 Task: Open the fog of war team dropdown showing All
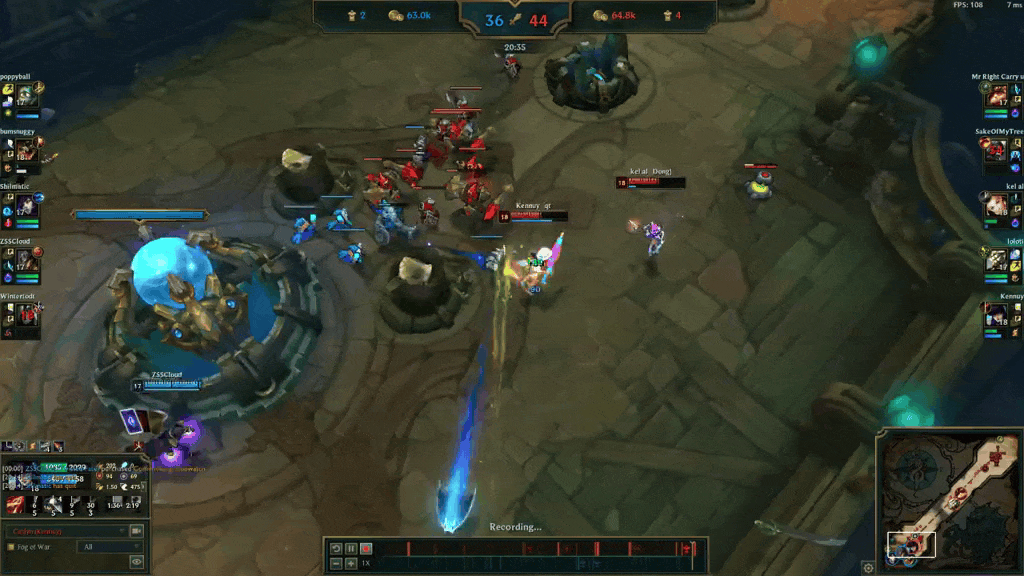coord(109,547)
